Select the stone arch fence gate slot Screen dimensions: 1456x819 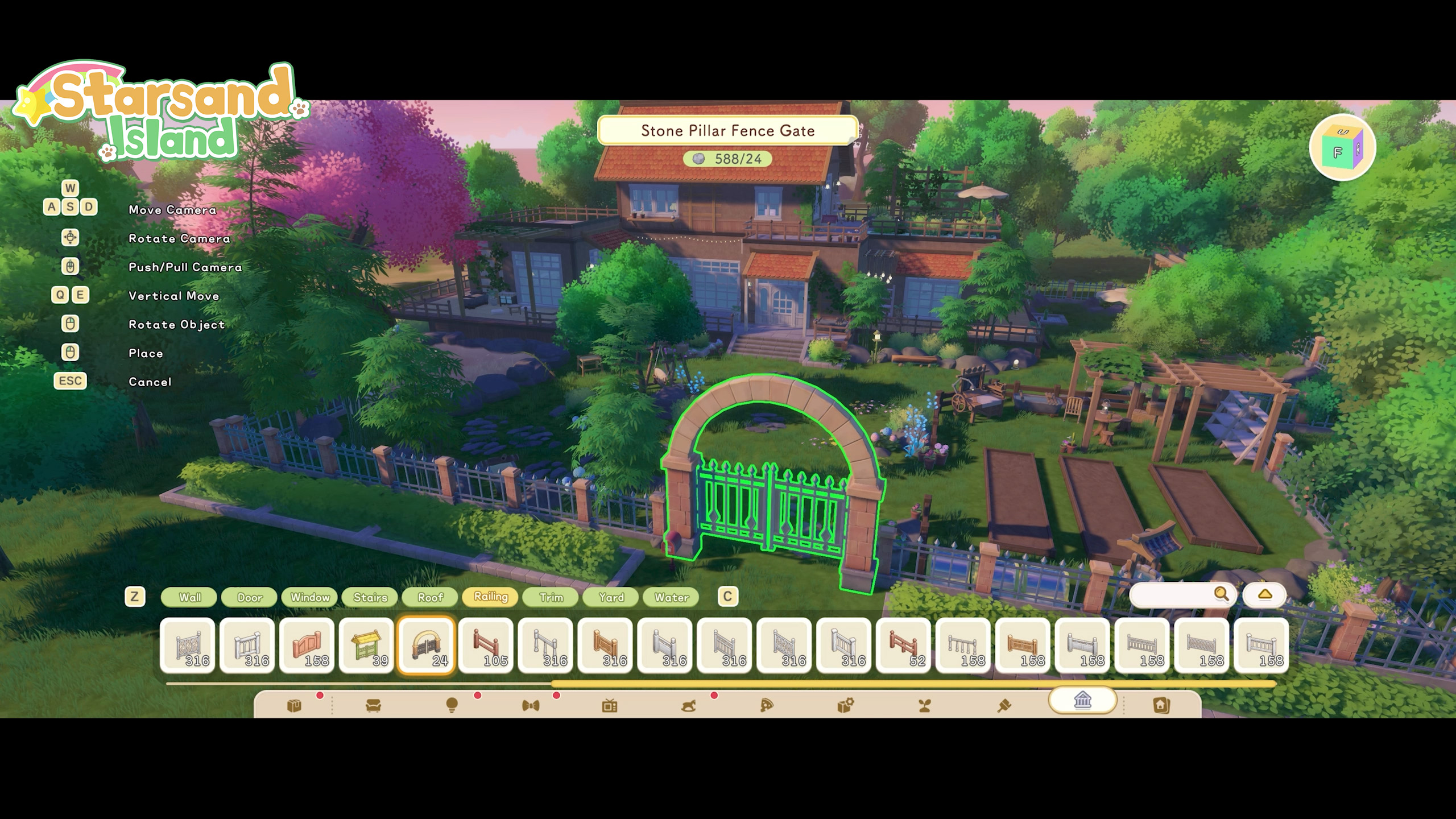pyautogui.click(x=427, y=646)
